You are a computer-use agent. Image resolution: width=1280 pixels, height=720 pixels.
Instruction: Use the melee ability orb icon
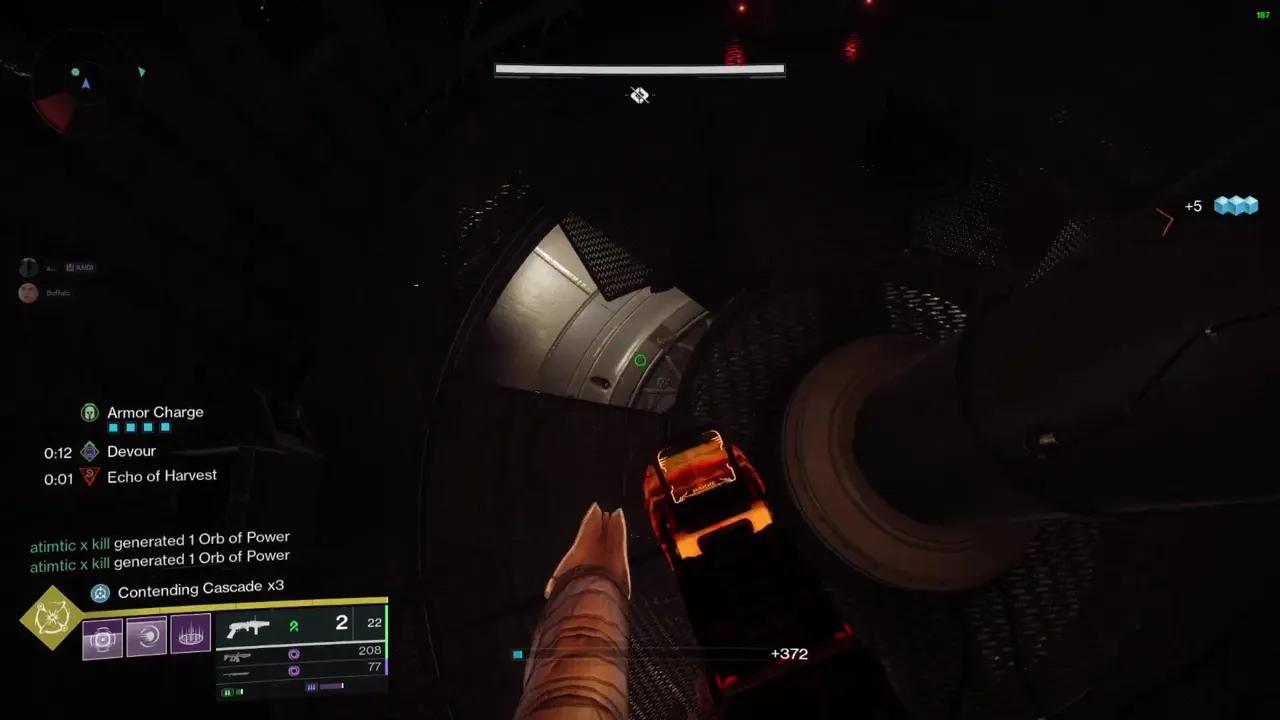click(147, 636)
